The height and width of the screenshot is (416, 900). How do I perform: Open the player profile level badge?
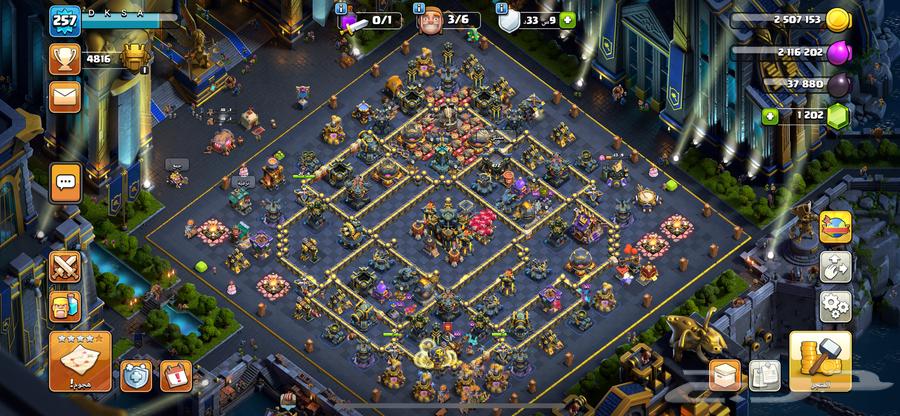pos(65,21)
